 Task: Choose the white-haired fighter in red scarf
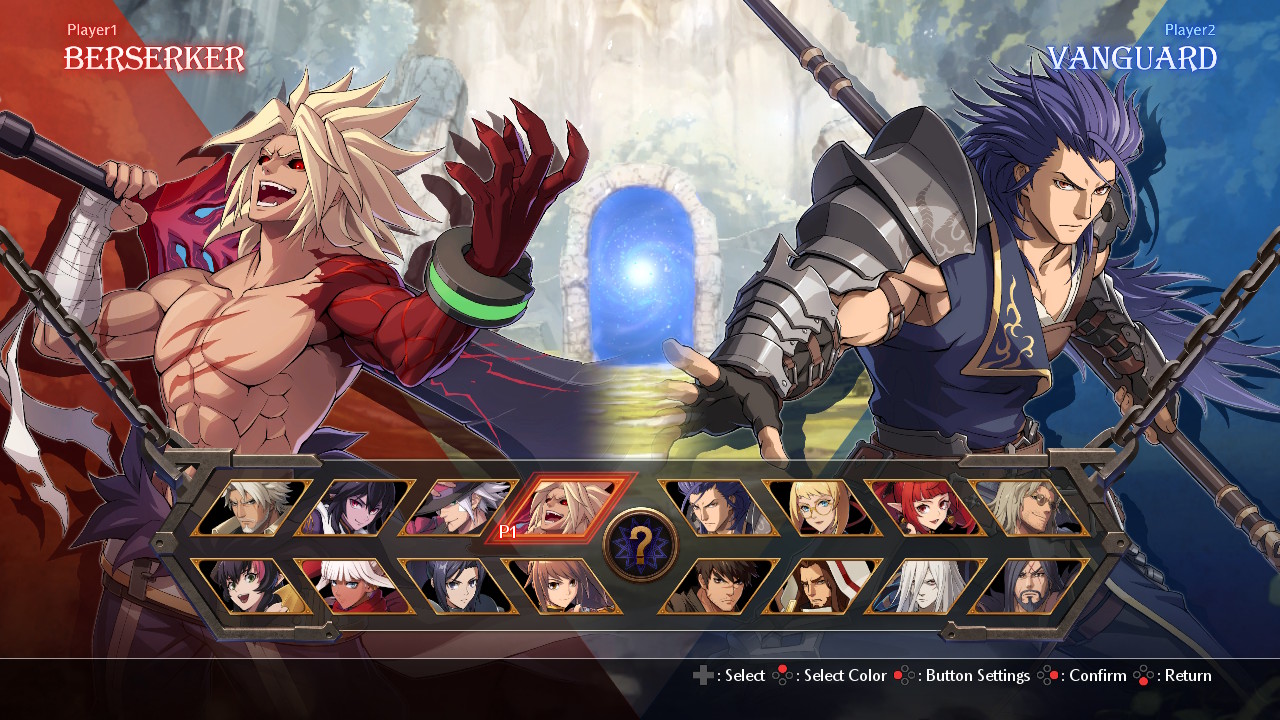357,586
